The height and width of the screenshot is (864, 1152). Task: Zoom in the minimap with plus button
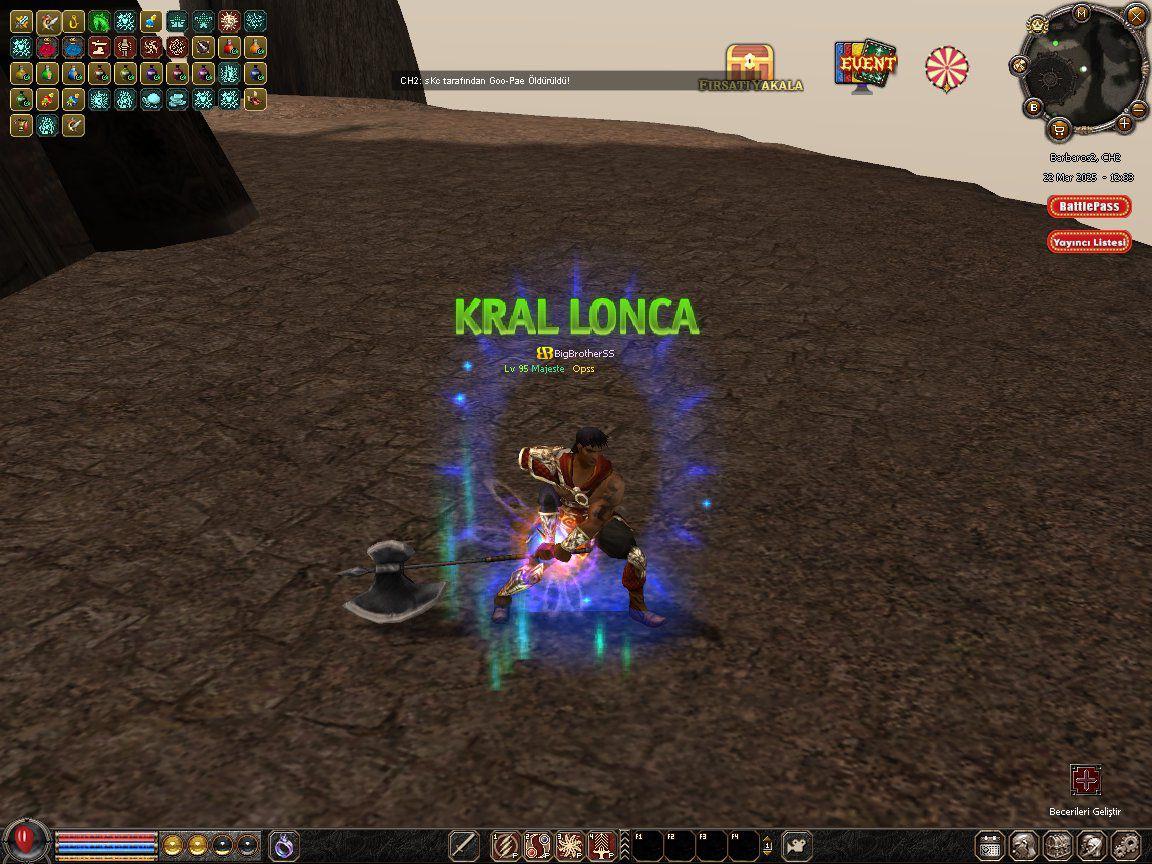point(1125,124)
